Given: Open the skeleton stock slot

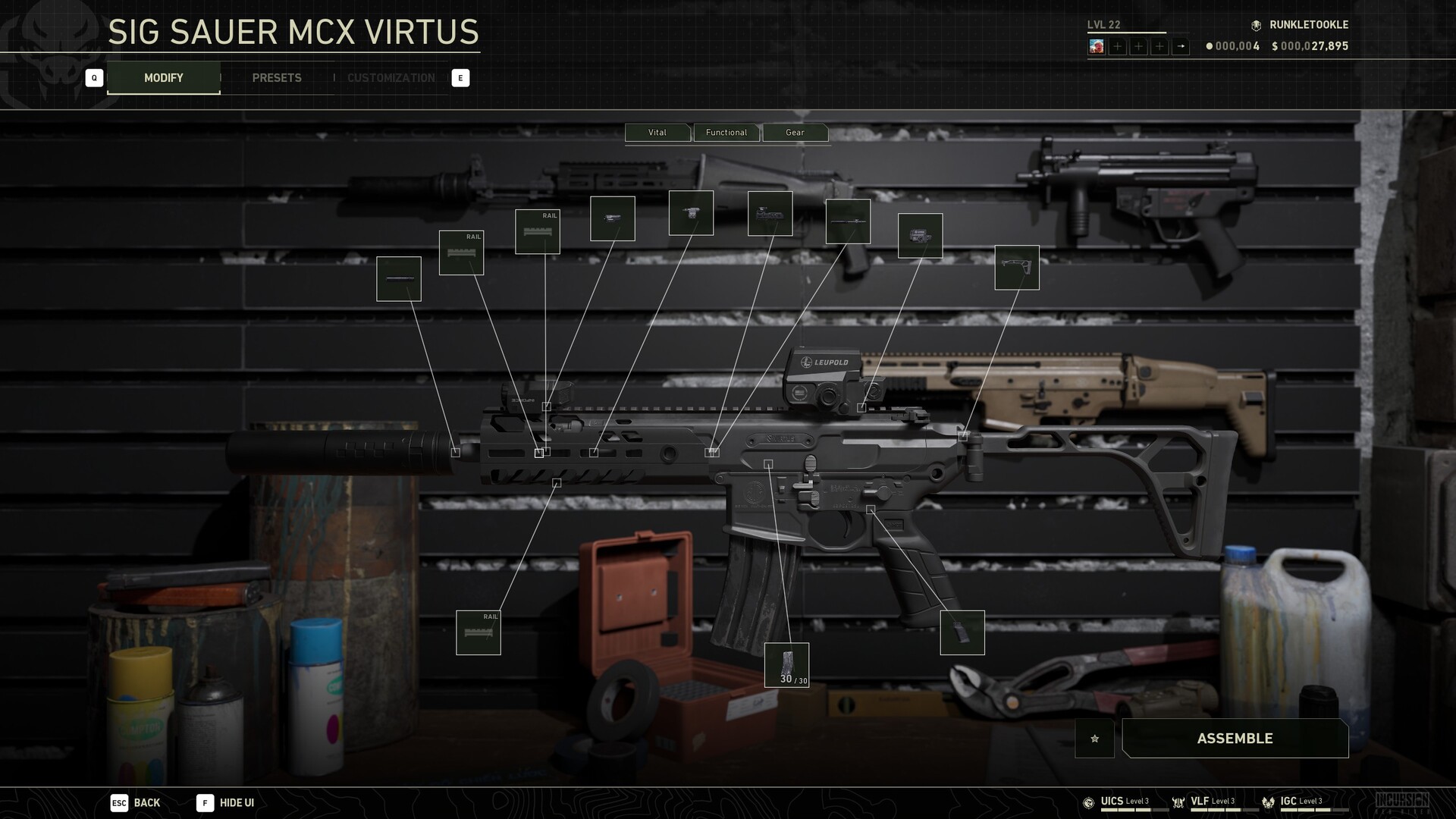Looking at the screenshot, I should coord(1017,268).
